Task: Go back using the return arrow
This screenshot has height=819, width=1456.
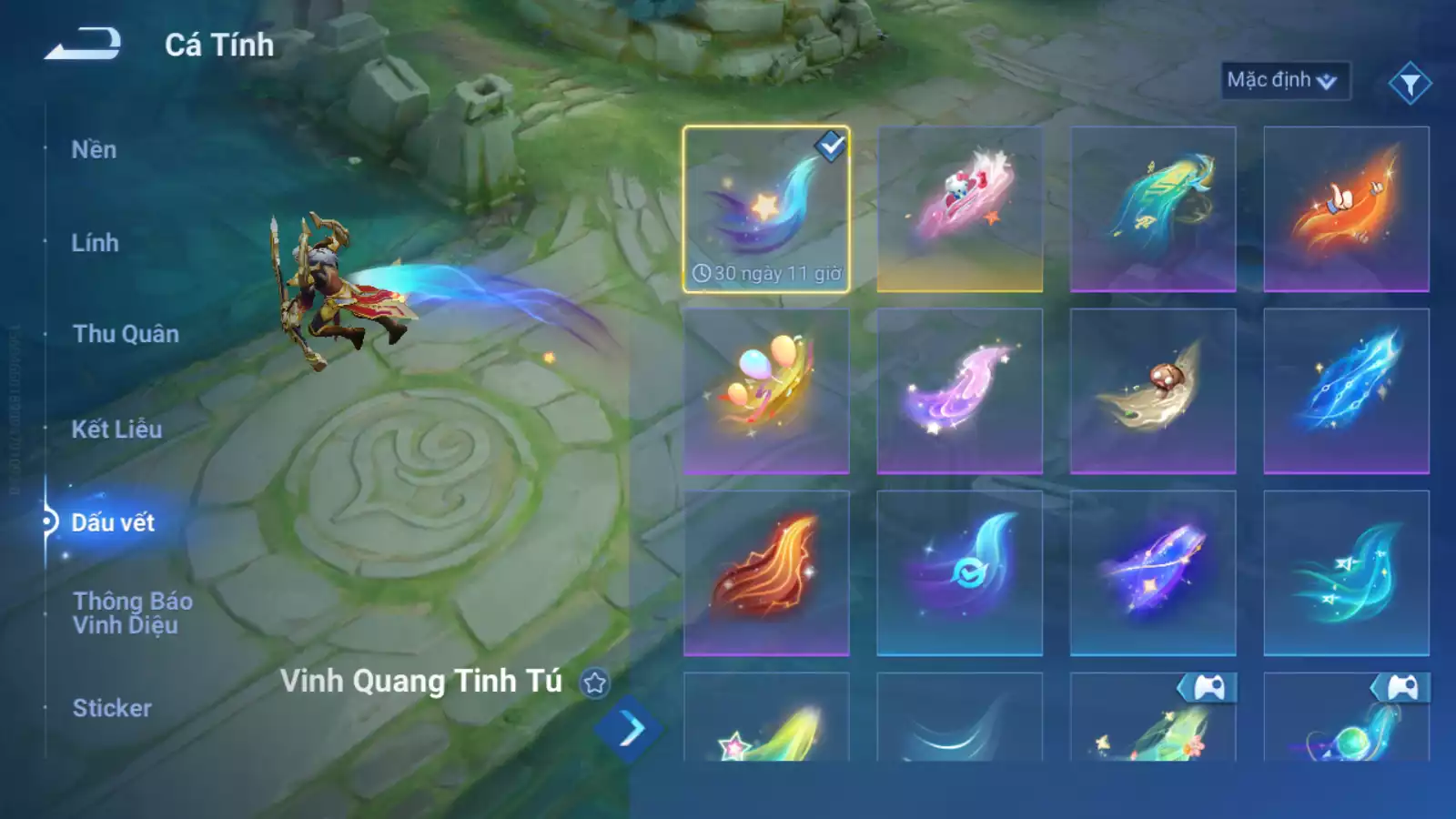Action: tap(83, 44)
